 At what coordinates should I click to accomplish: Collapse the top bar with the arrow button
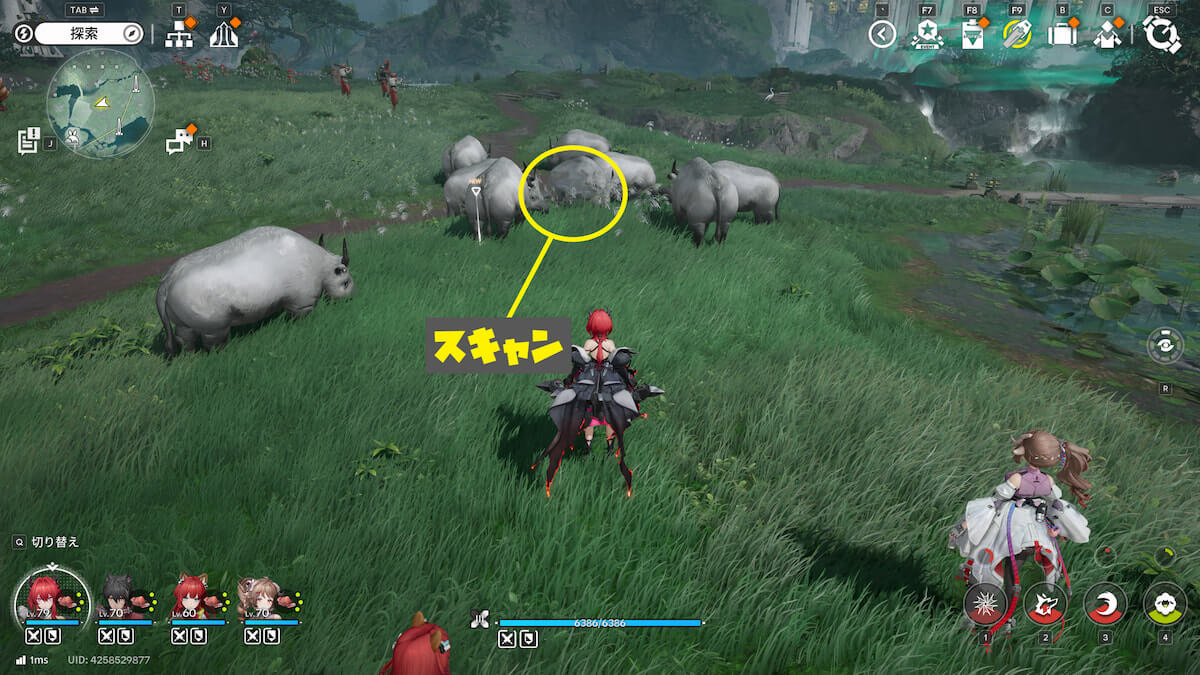(882, 35)
